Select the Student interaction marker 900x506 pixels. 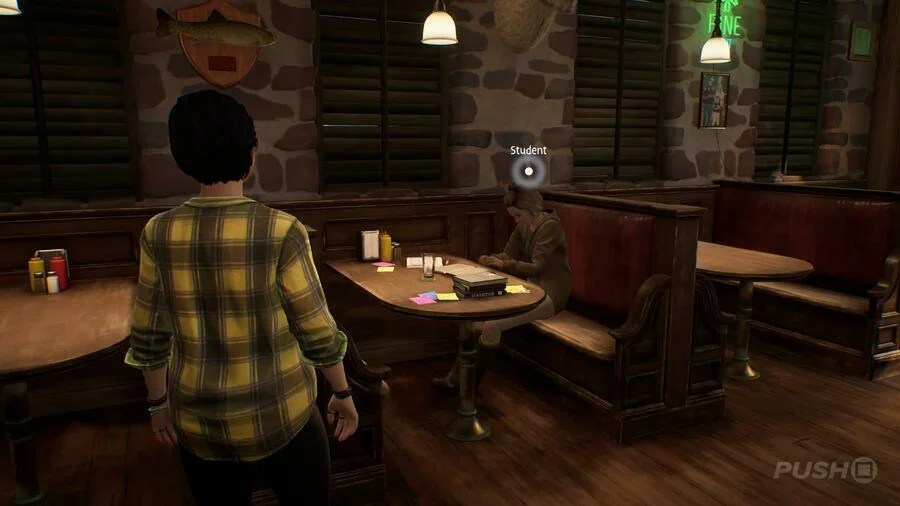click(528, 172)
